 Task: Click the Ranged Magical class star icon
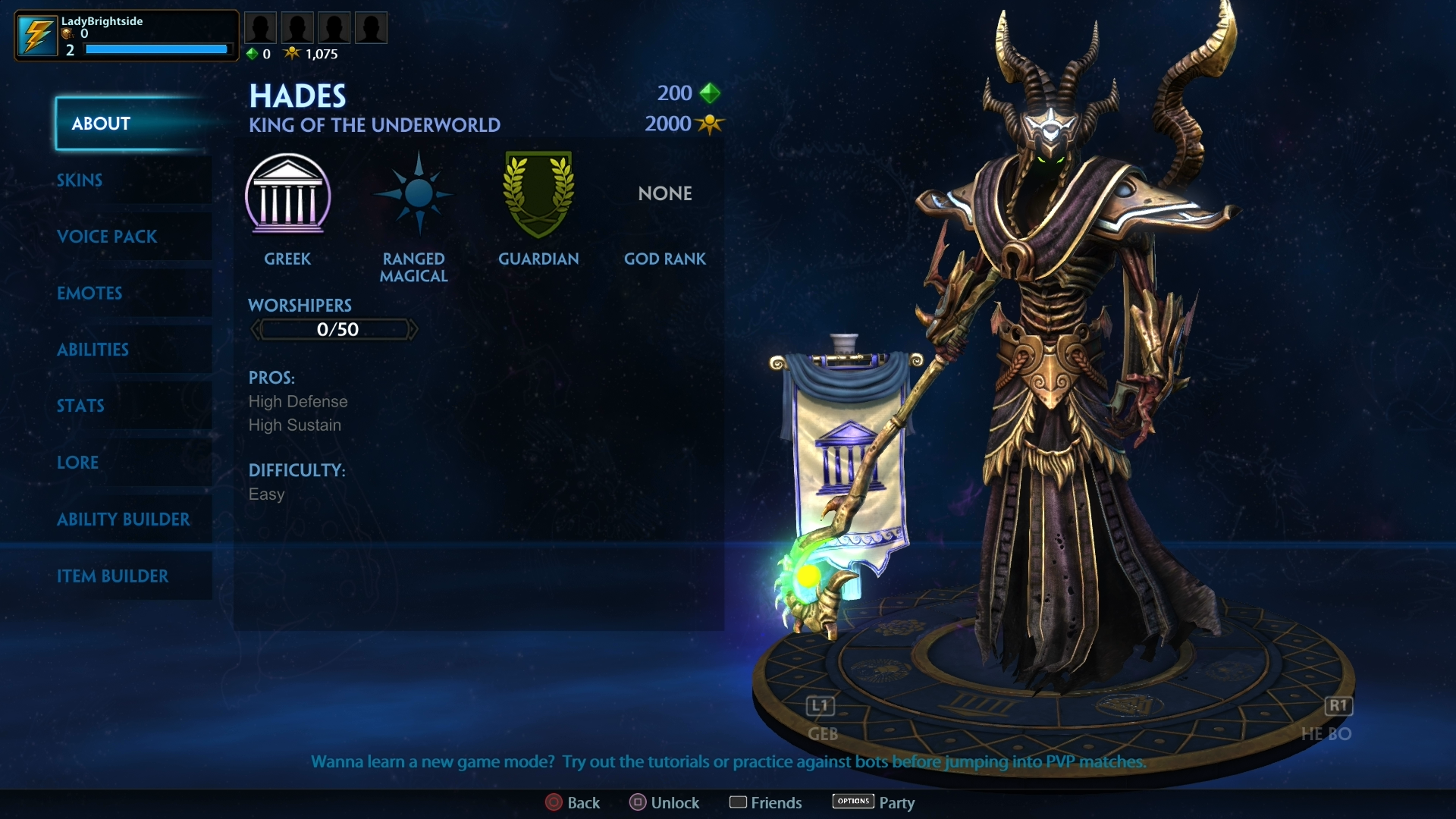pos(413,196)
